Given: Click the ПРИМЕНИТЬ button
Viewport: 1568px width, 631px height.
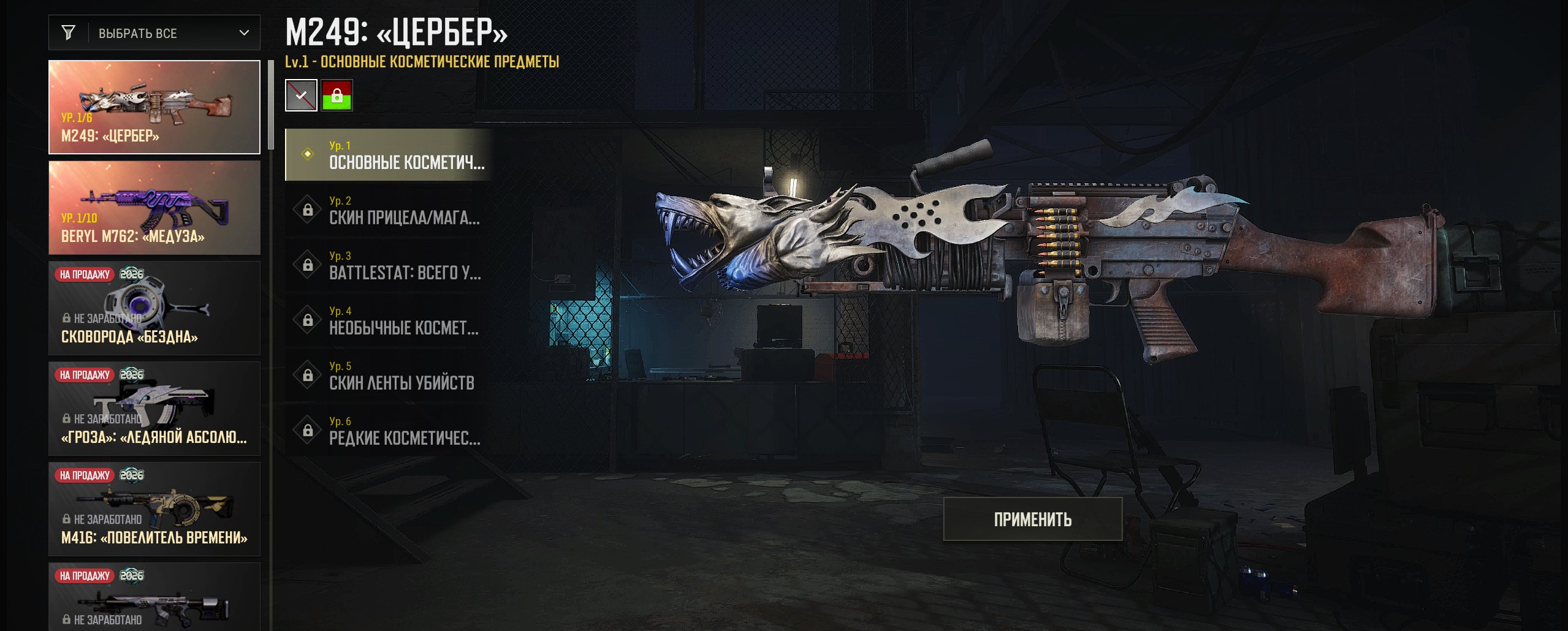Looking at the screenshot, I should (1032, 520).
